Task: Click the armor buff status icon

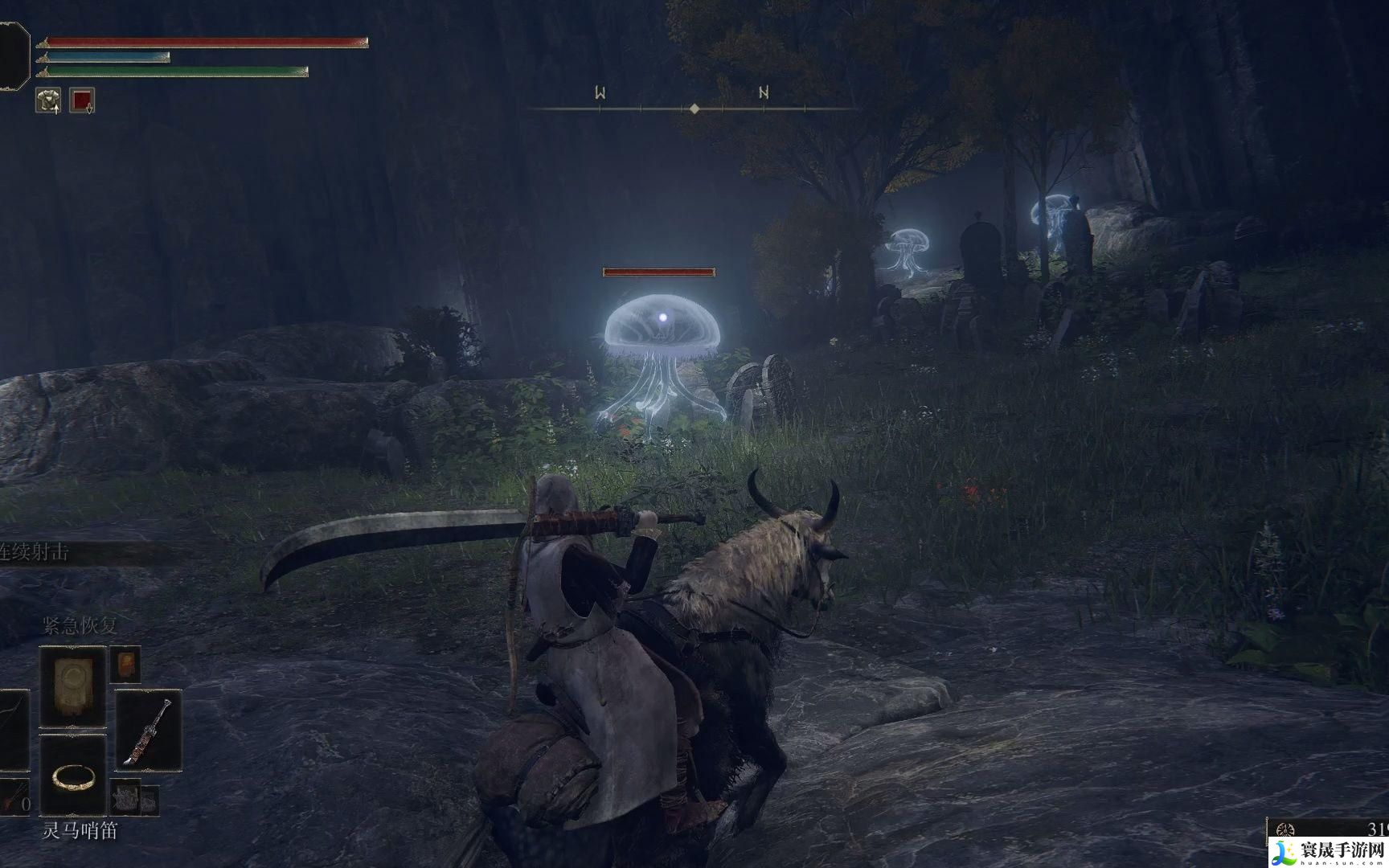Action: [x=48, y=100]
